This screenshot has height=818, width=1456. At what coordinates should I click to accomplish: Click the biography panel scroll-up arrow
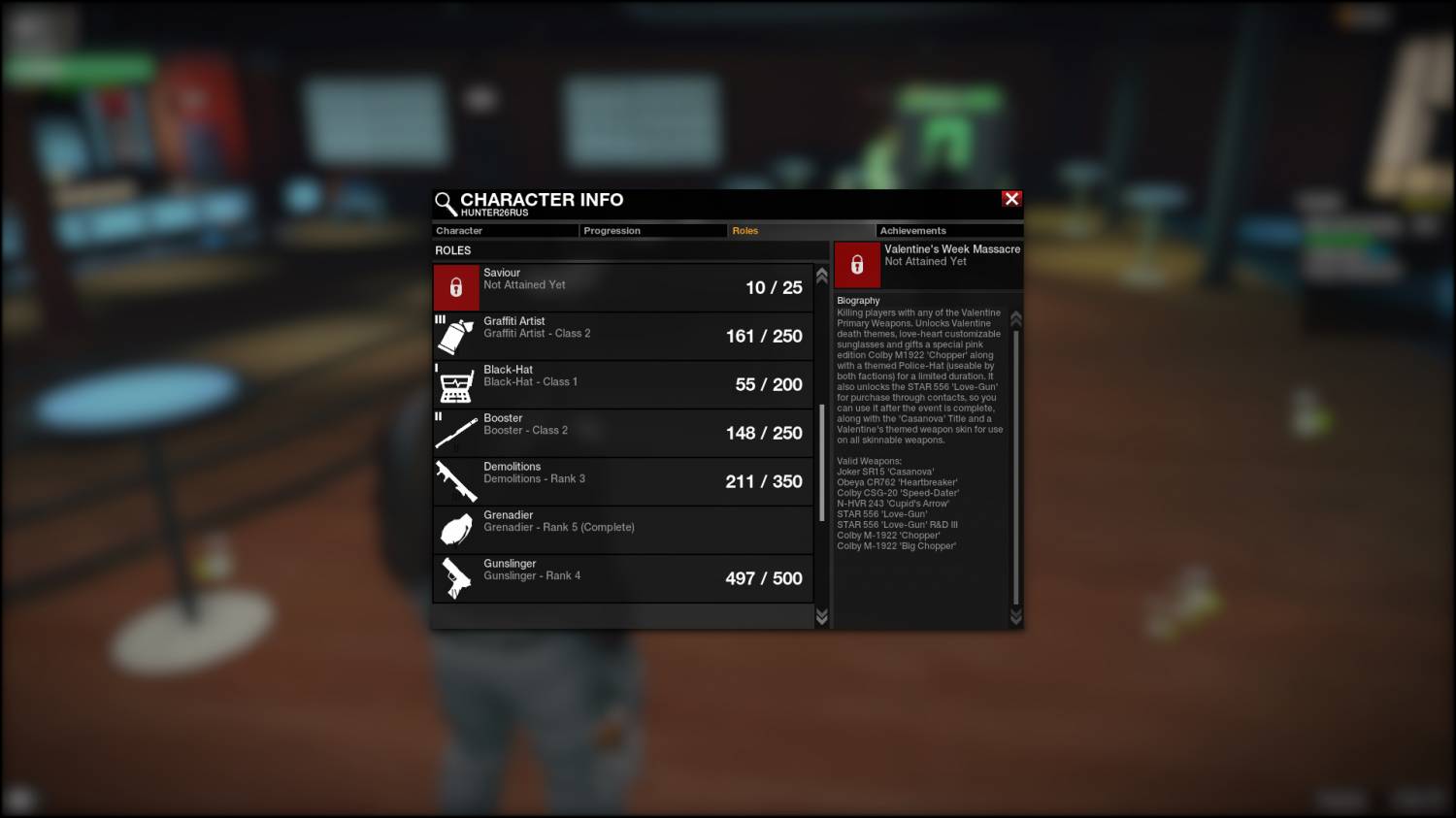1016,318
